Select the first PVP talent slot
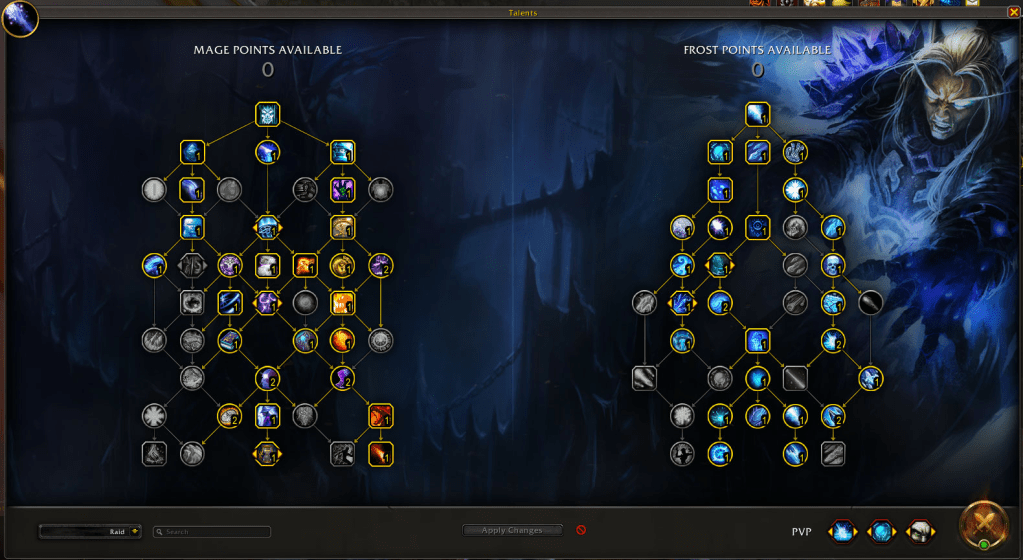Viewport: 1023px width, 560px height. tap(843, 530)
